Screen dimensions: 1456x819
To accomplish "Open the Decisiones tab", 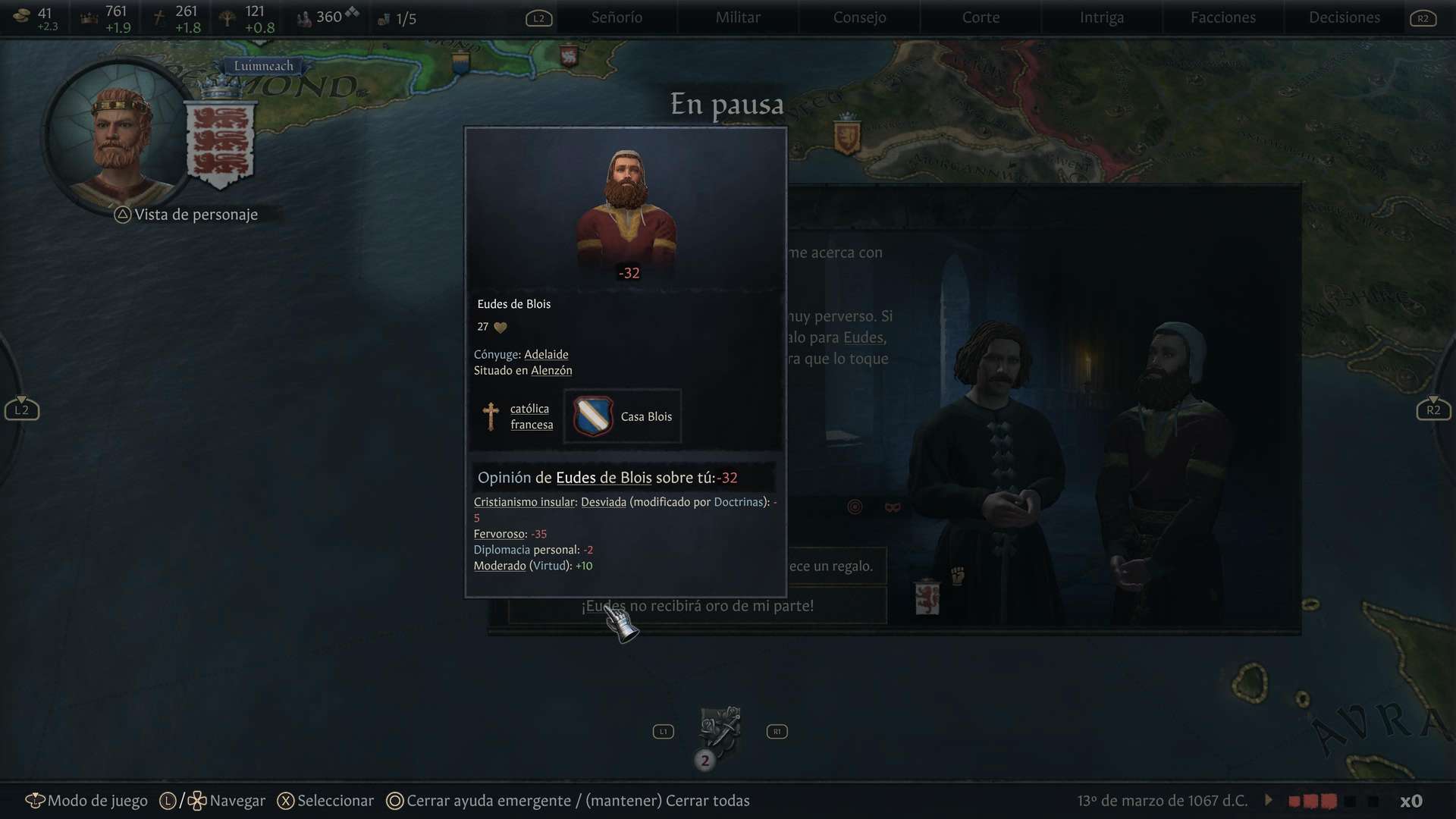I will pyautogui.click(x=1345, y=17).
